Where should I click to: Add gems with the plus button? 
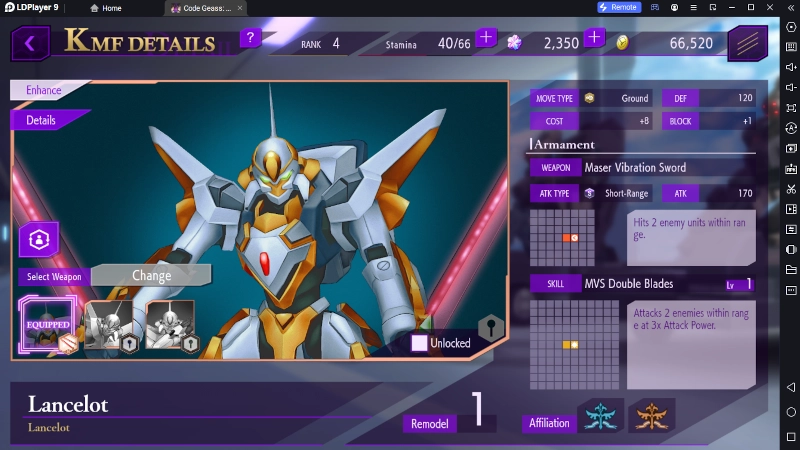point(594,38)
